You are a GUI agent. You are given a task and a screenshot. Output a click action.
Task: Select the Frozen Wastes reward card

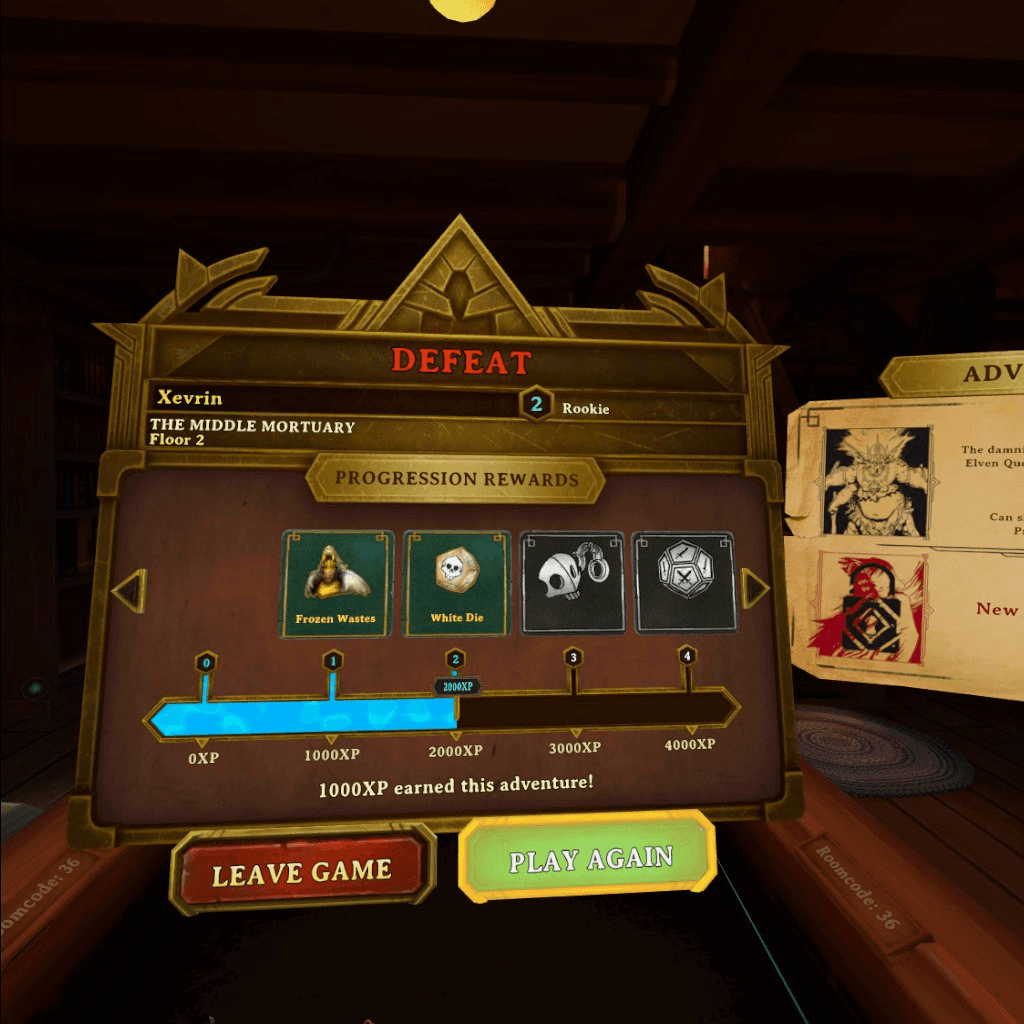[336, 584]
